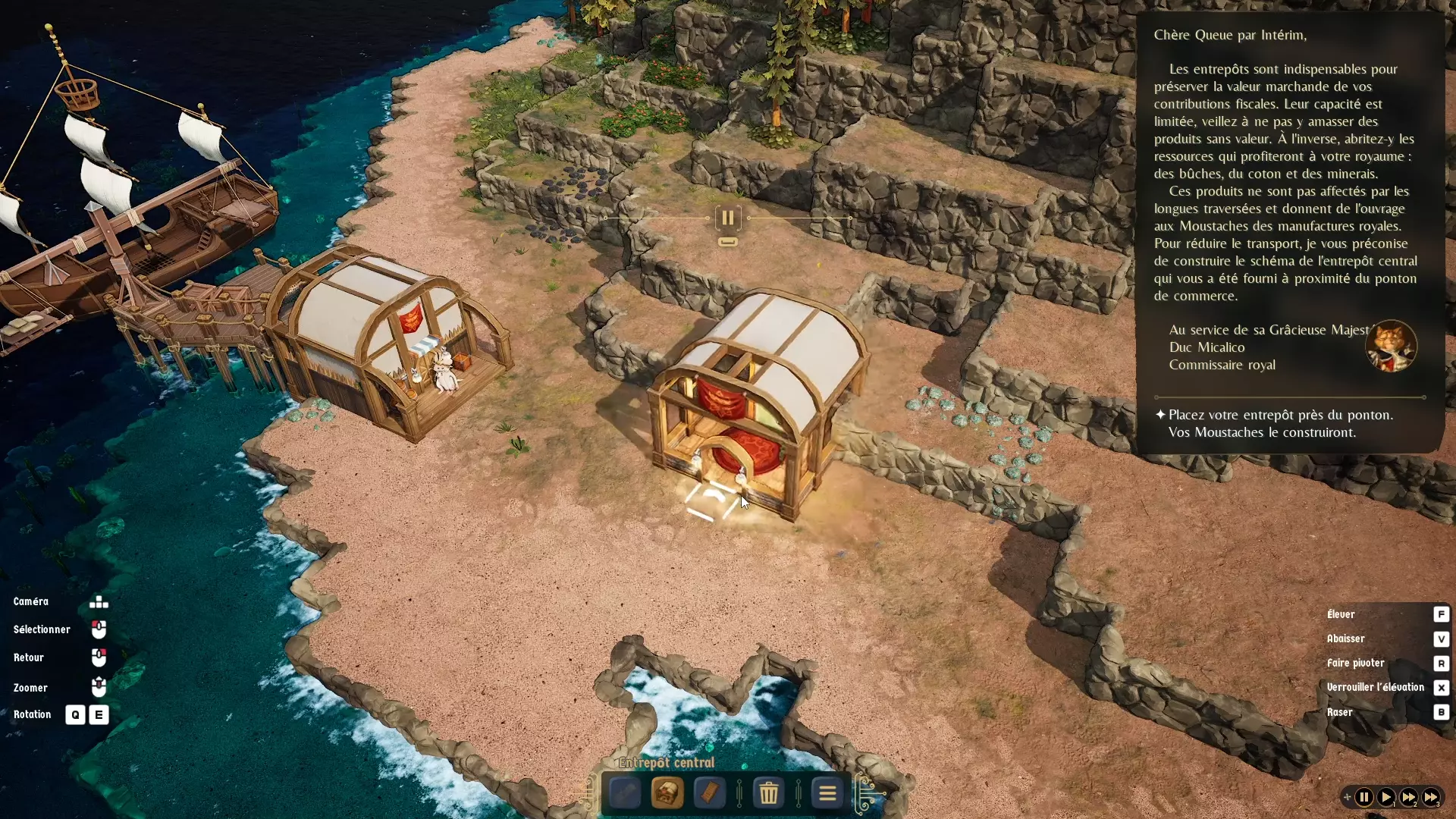Click the plus symbol next to speed controls
The height and width of the screenshot is (819, 1456).
[1348, 797]
